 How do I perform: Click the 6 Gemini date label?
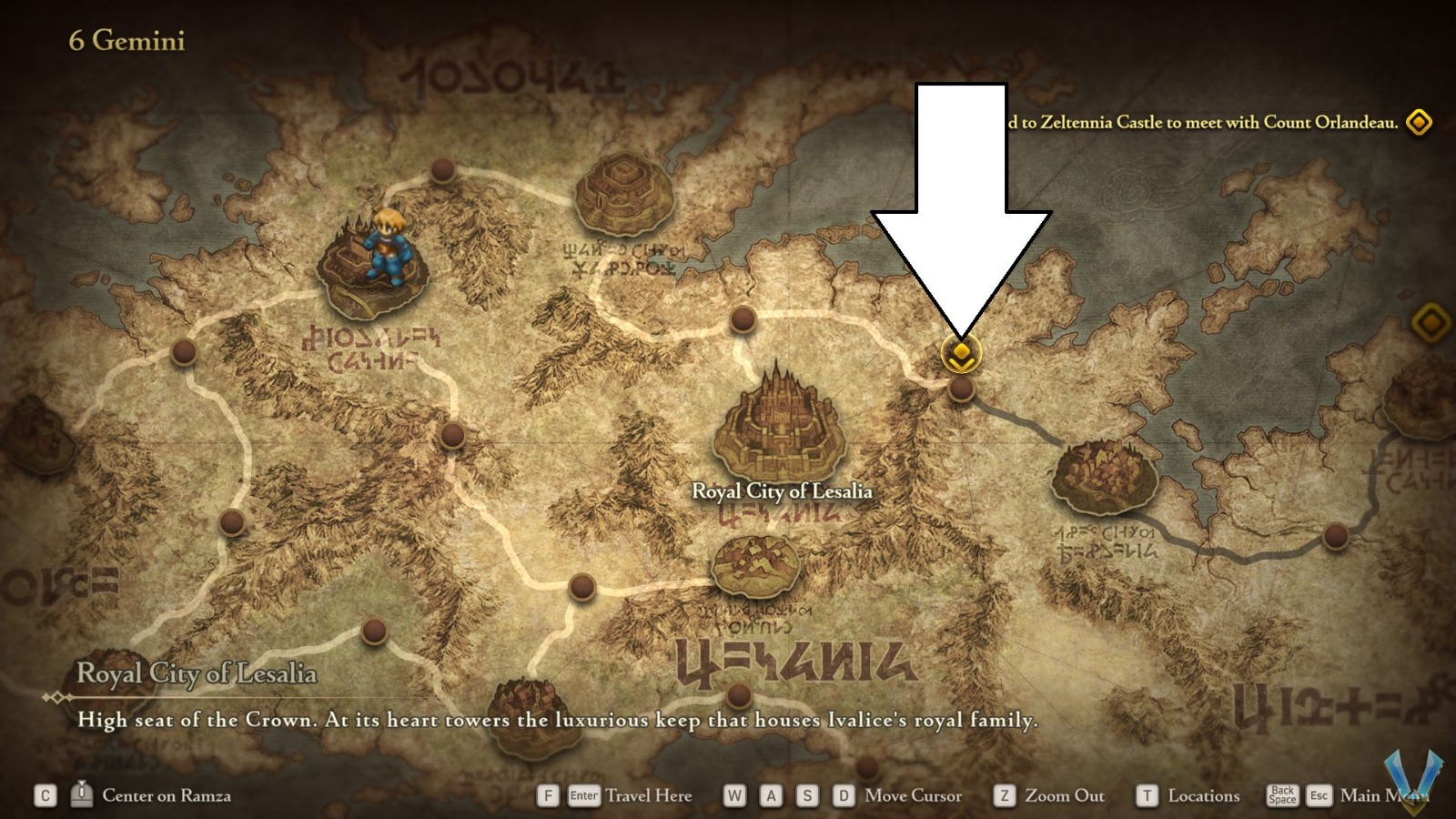click(127, 41)
